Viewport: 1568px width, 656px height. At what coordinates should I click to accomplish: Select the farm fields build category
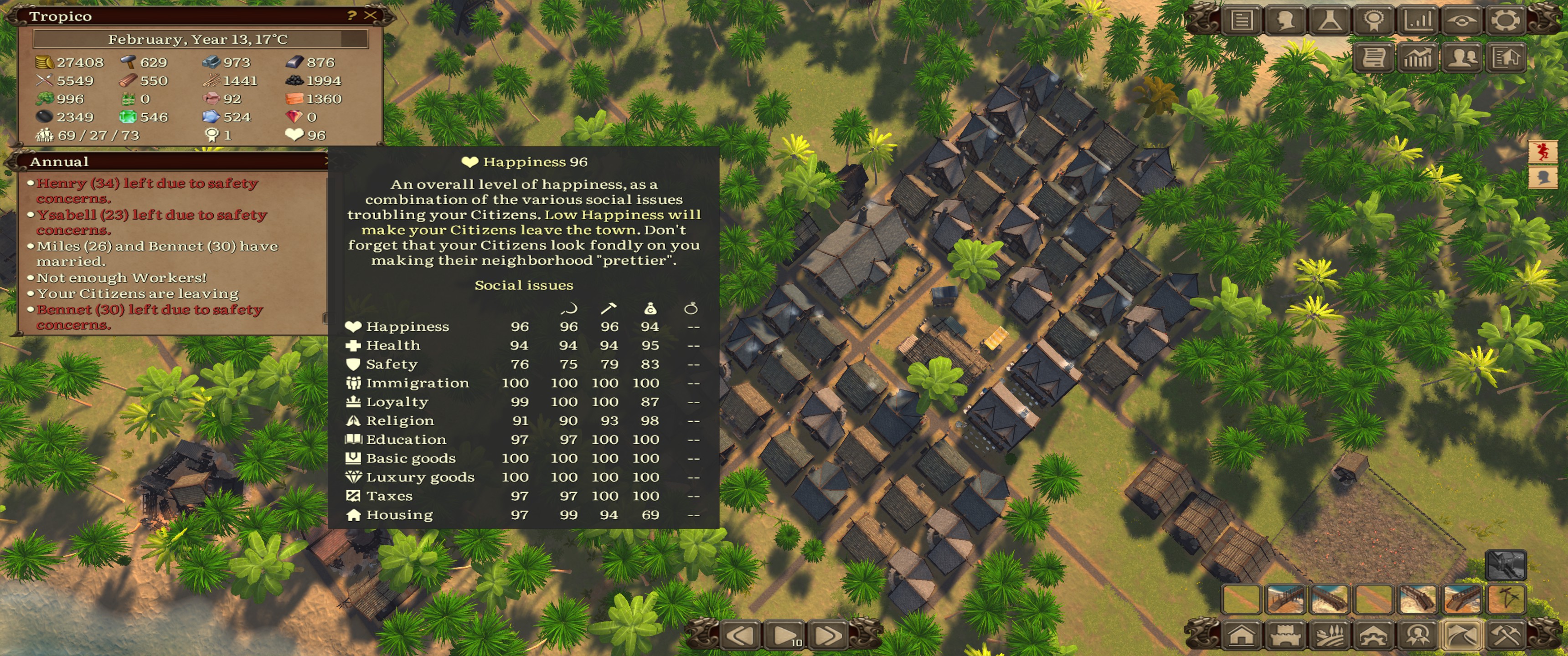tap(1330, 635)
